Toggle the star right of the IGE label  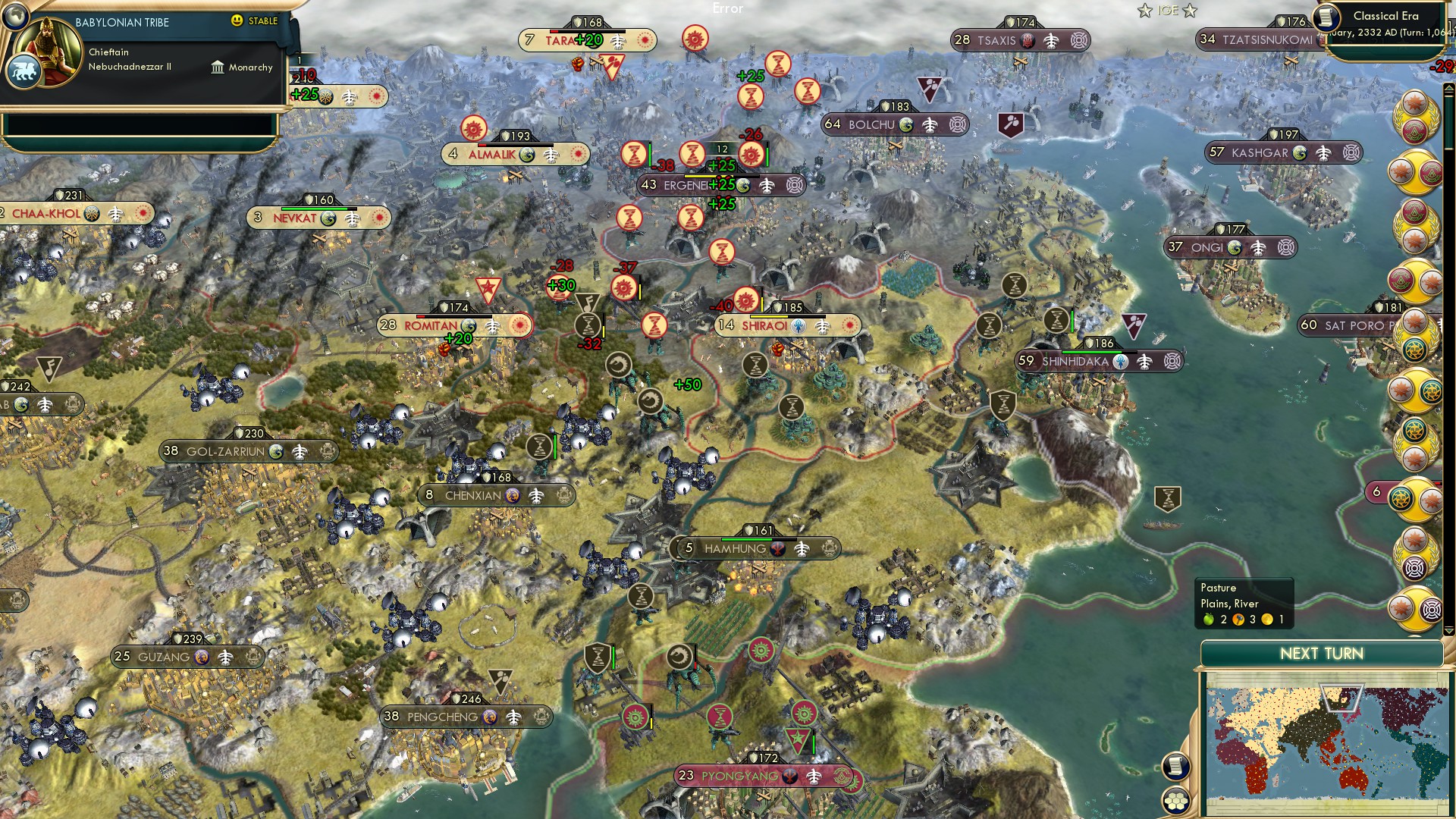(1189, 11)
